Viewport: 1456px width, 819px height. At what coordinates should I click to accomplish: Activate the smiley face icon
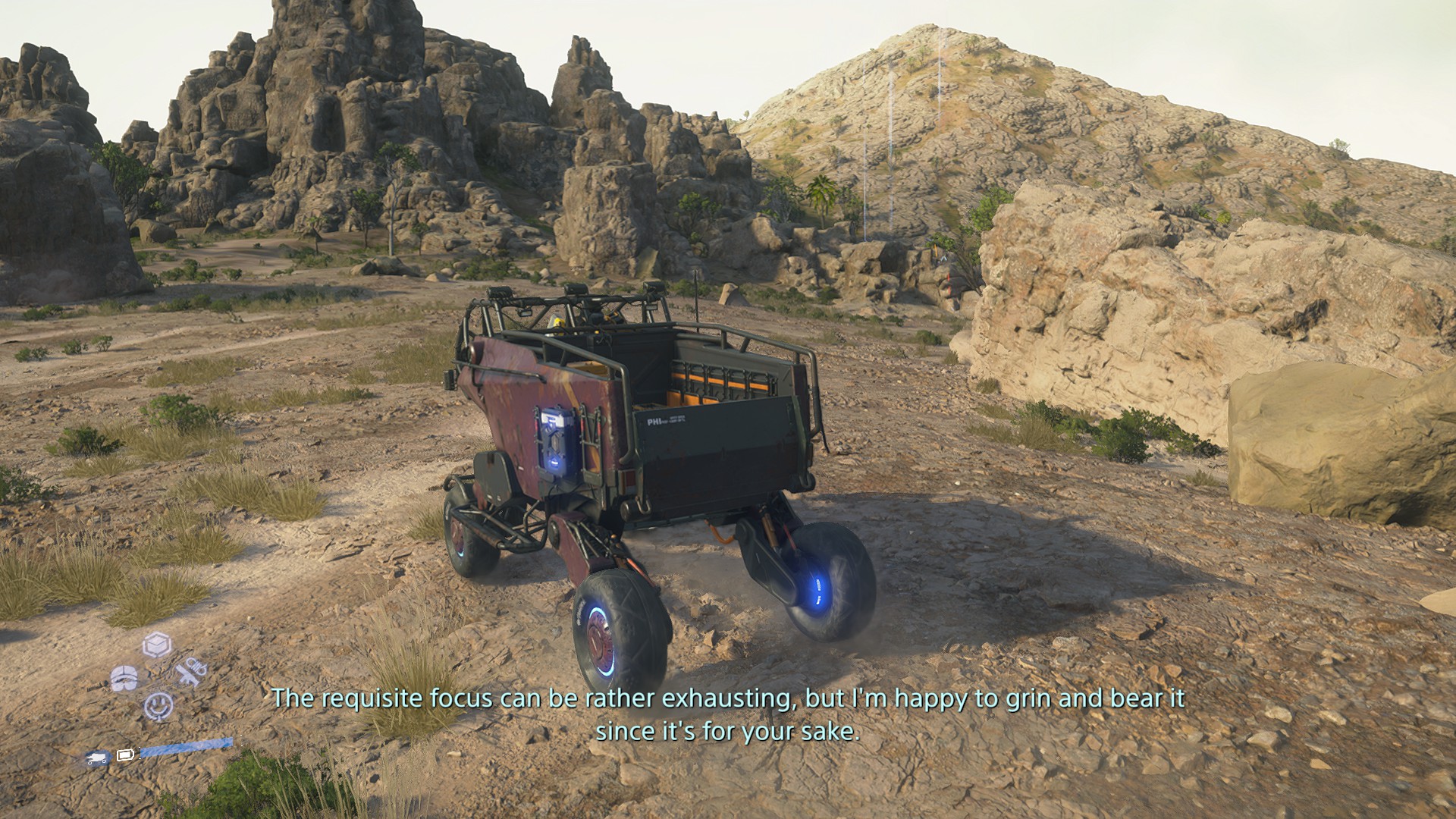coord(158,707)
